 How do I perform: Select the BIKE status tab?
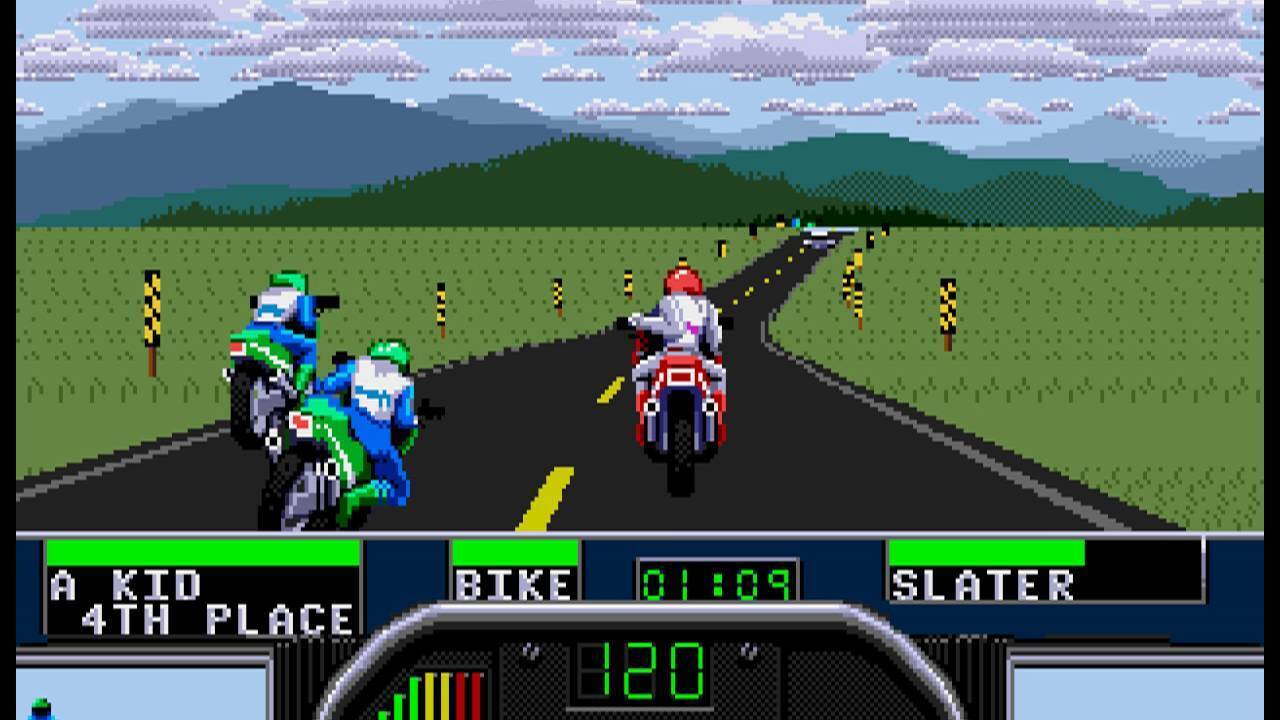pyautogui.click(x=516, y=585)
